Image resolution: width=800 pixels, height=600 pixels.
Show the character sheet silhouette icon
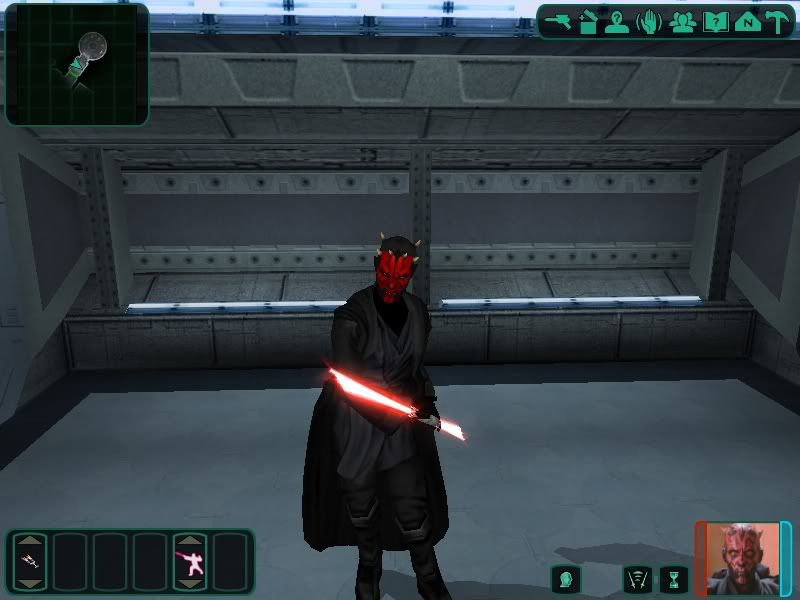point(617,21)
